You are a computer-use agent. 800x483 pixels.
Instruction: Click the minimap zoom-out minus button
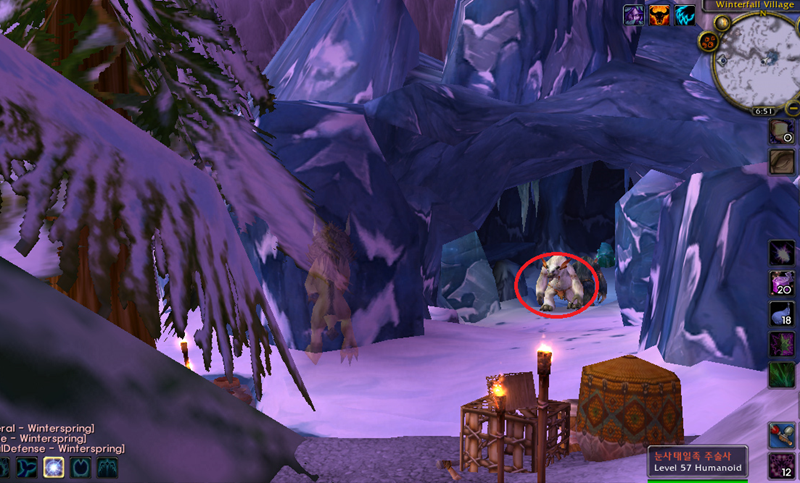[792, 107]
